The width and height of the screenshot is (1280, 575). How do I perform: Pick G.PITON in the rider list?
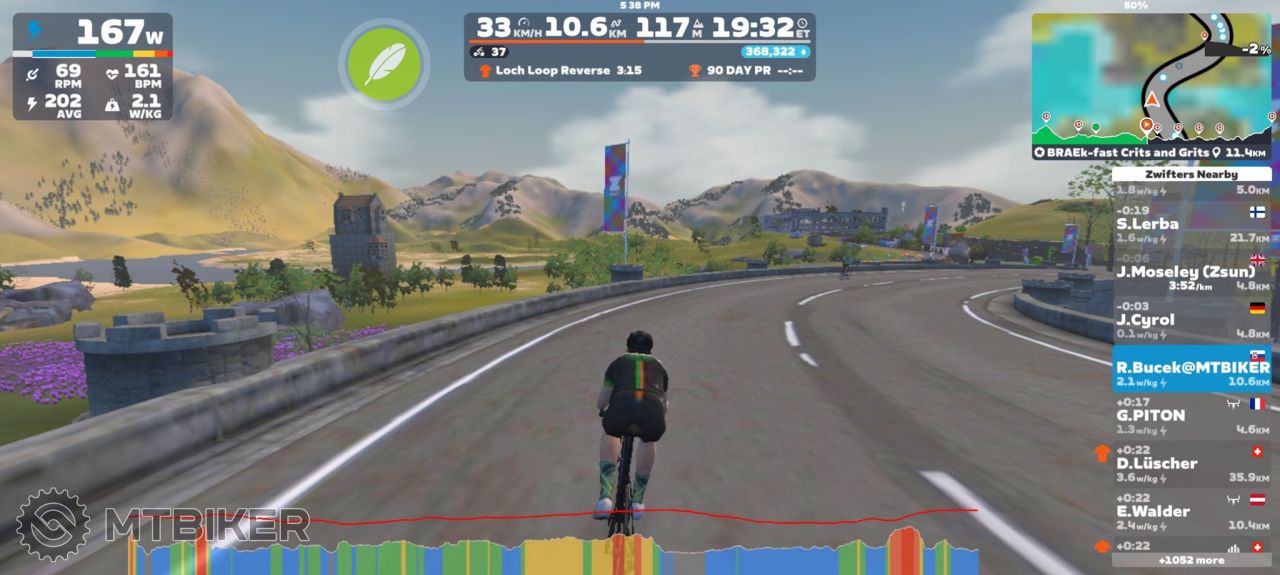coord(1191,415)
